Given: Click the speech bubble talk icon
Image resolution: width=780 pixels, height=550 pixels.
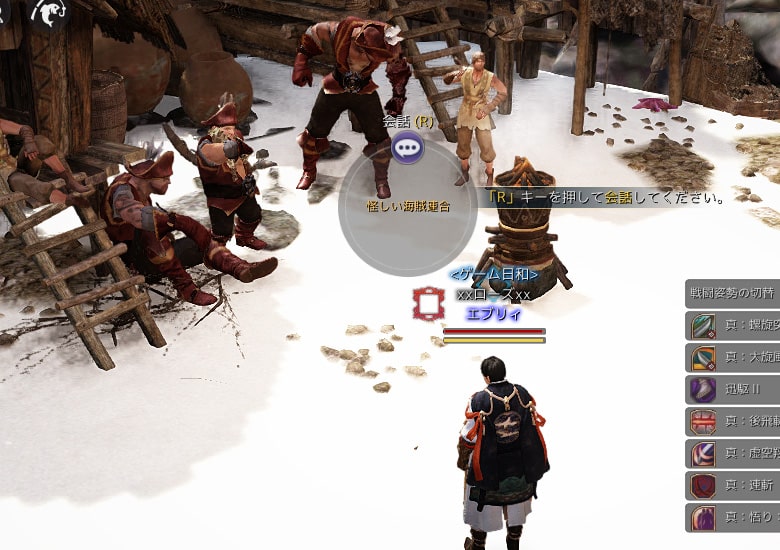Looking at the screenshot, I should pyautogui.click(x=407, y=149).
